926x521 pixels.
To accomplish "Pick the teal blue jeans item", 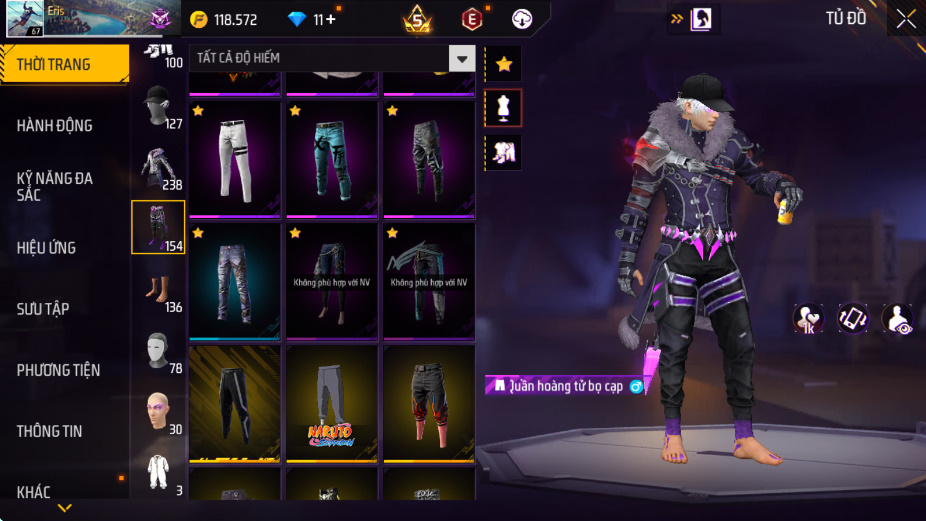I will tap(331, 160).
